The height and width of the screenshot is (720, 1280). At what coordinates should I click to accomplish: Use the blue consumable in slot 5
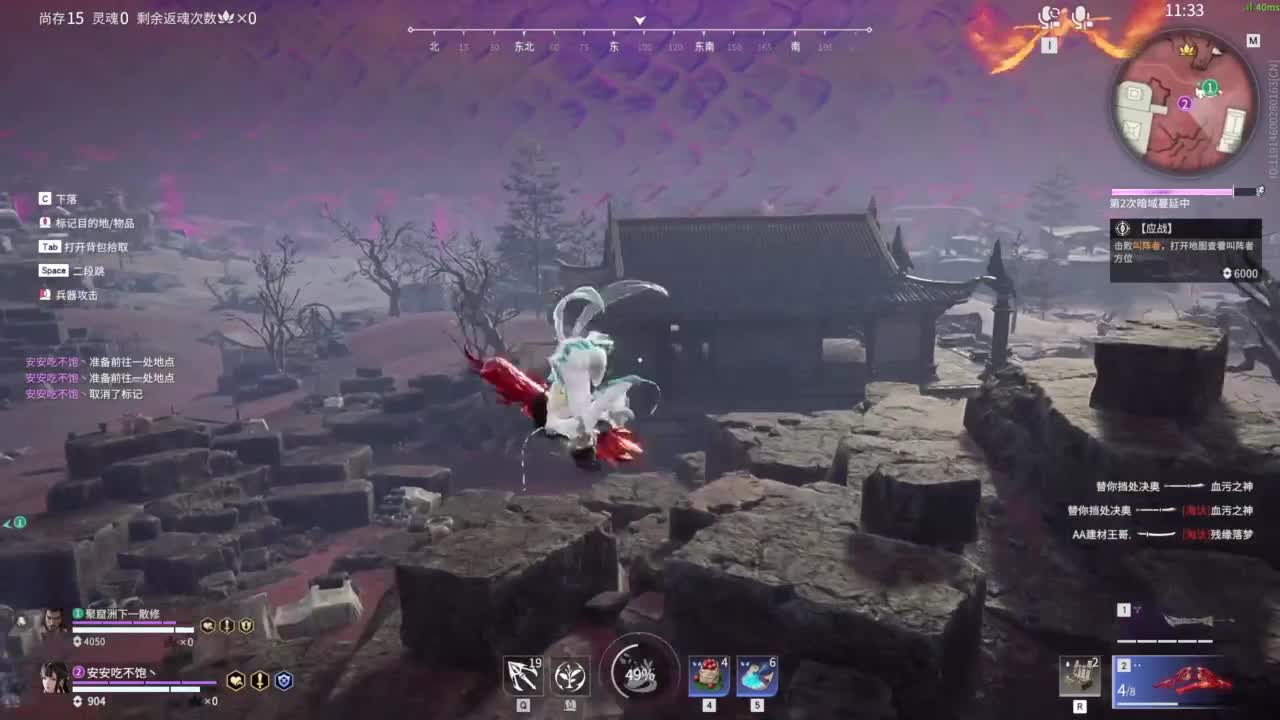757,675
